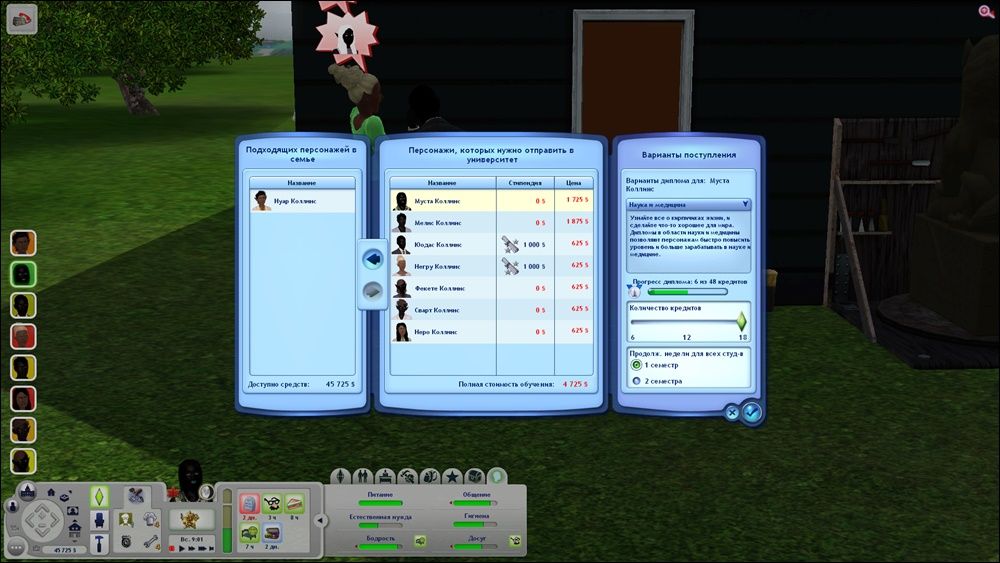Choose Фекете Коллинс from the list
The height and width of the screenshot is (563, 1000).
pos(440,288)
